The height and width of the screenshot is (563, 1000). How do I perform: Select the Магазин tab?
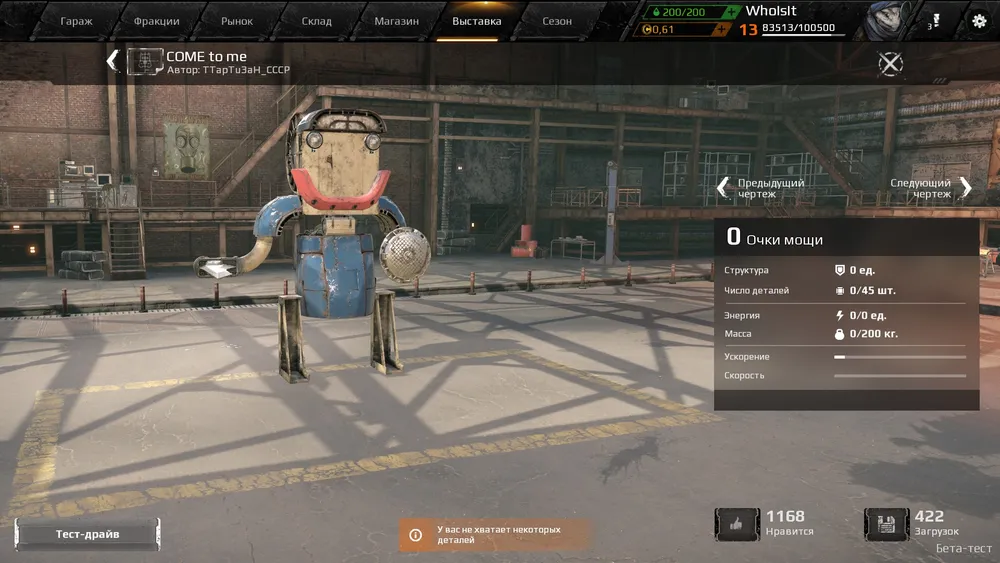tap(396, 21)
